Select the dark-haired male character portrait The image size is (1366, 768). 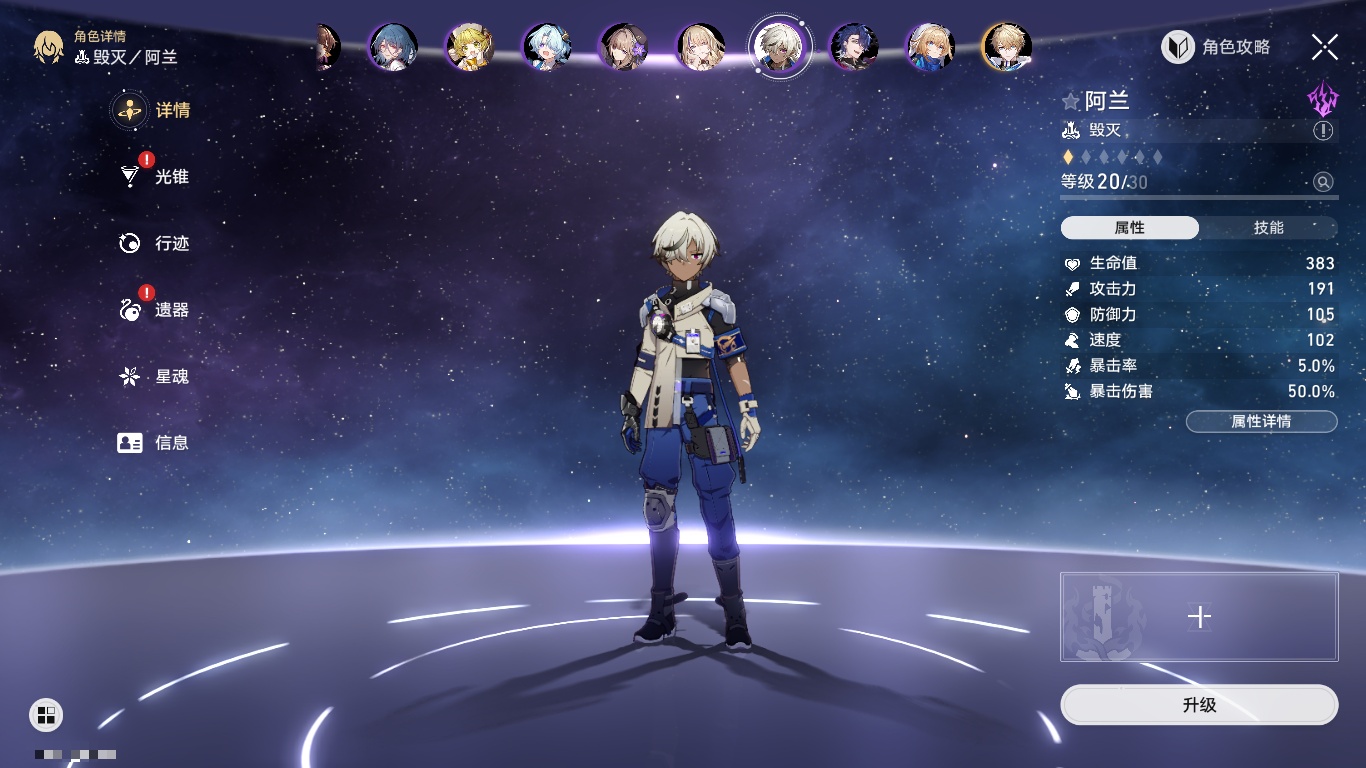[x=855, y=47]
